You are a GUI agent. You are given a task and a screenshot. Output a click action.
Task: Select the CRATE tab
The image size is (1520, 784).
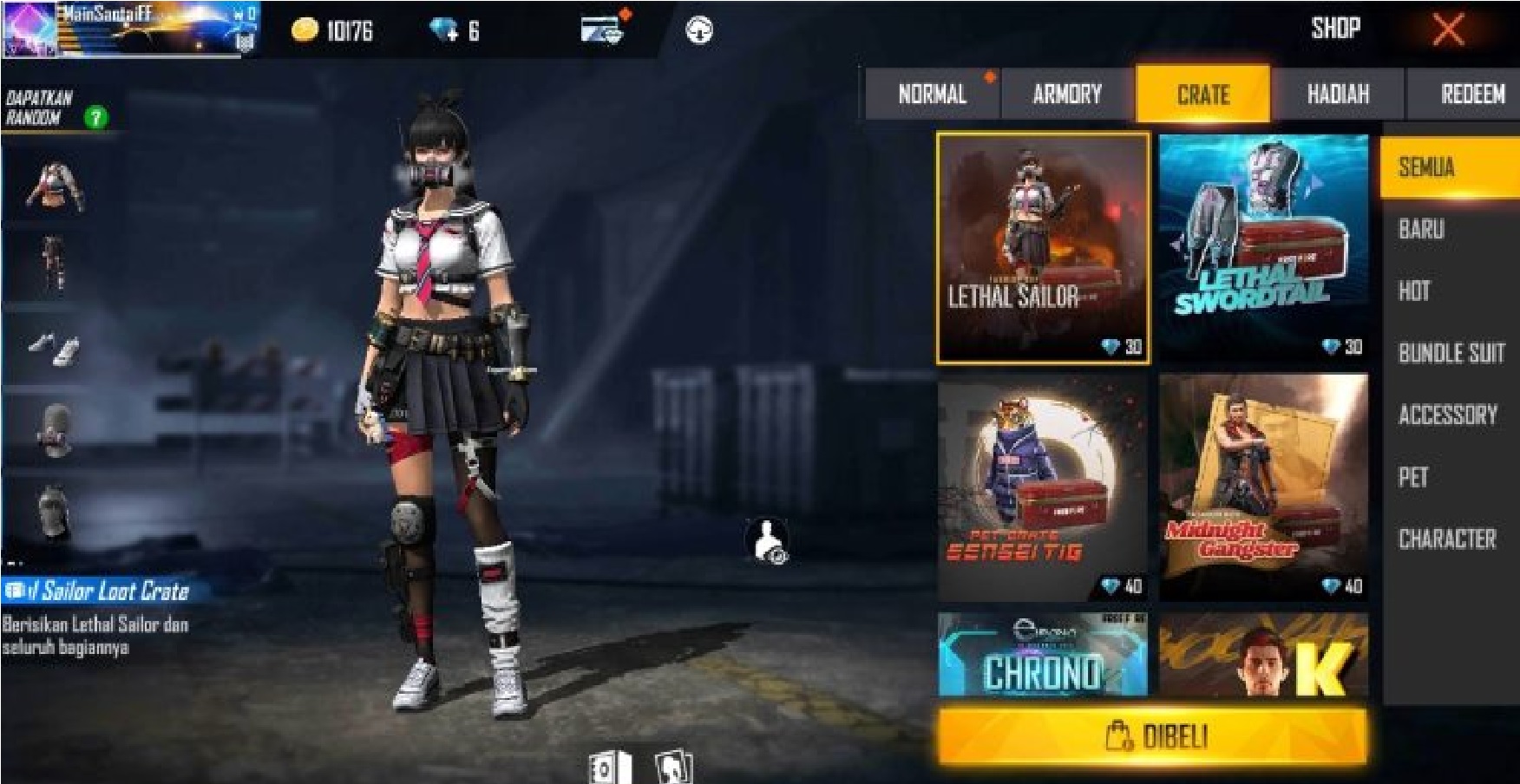coord(1204,95)
